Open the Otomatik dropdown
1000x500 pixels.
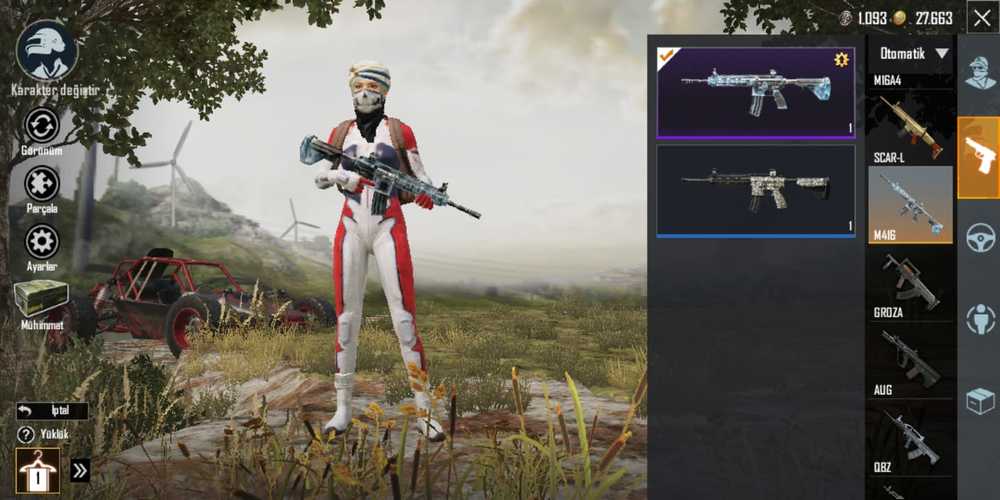click(x=914, y=54)
